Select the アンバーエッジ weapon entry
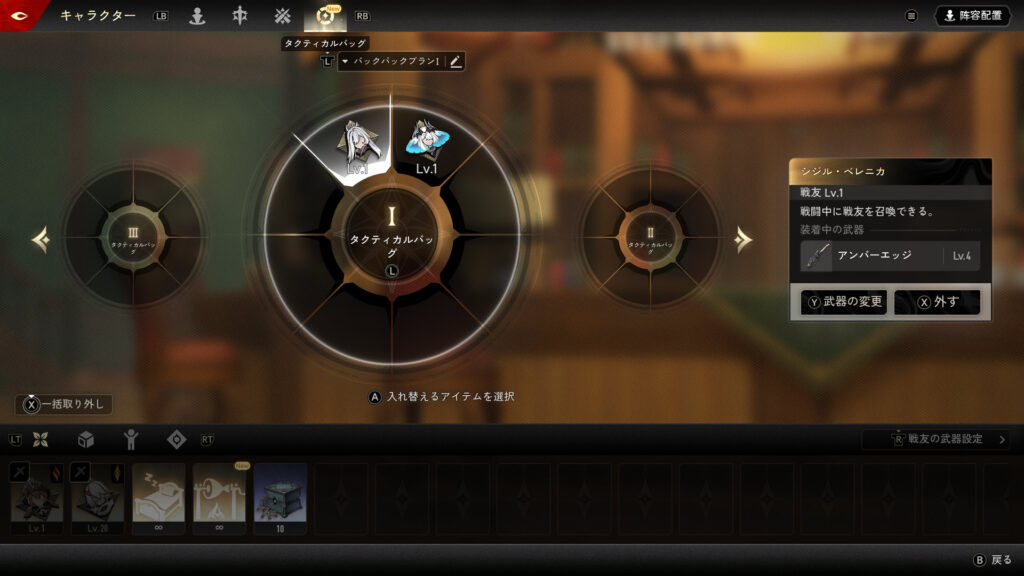Image resolution: width=1024 pixels, height=576 pixels. pyautogui.click(x=890, y=256)
